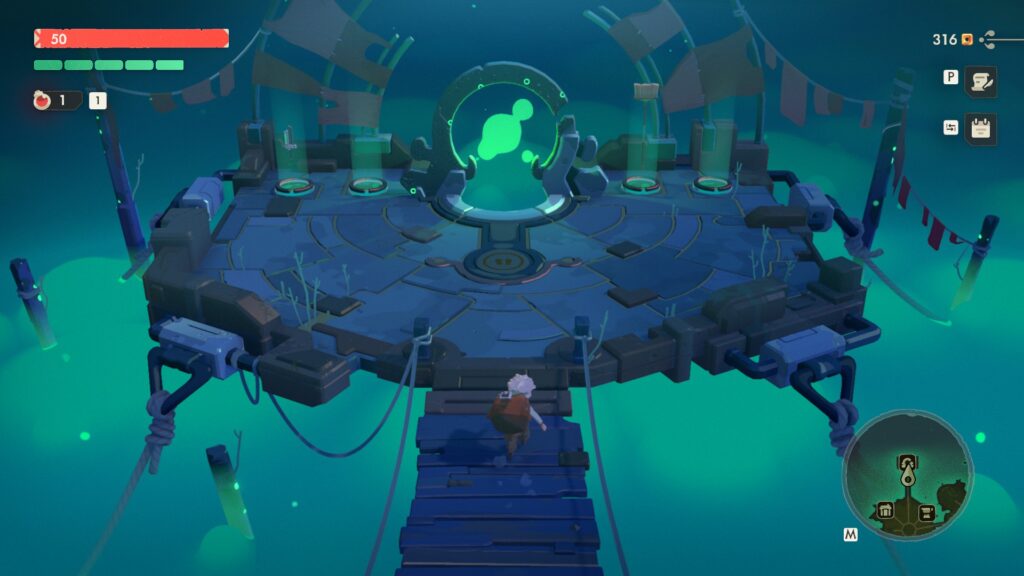This screenshot has height=576, width=1024.
Task: Select the anvil marker on the minimap
Action: 927,512
